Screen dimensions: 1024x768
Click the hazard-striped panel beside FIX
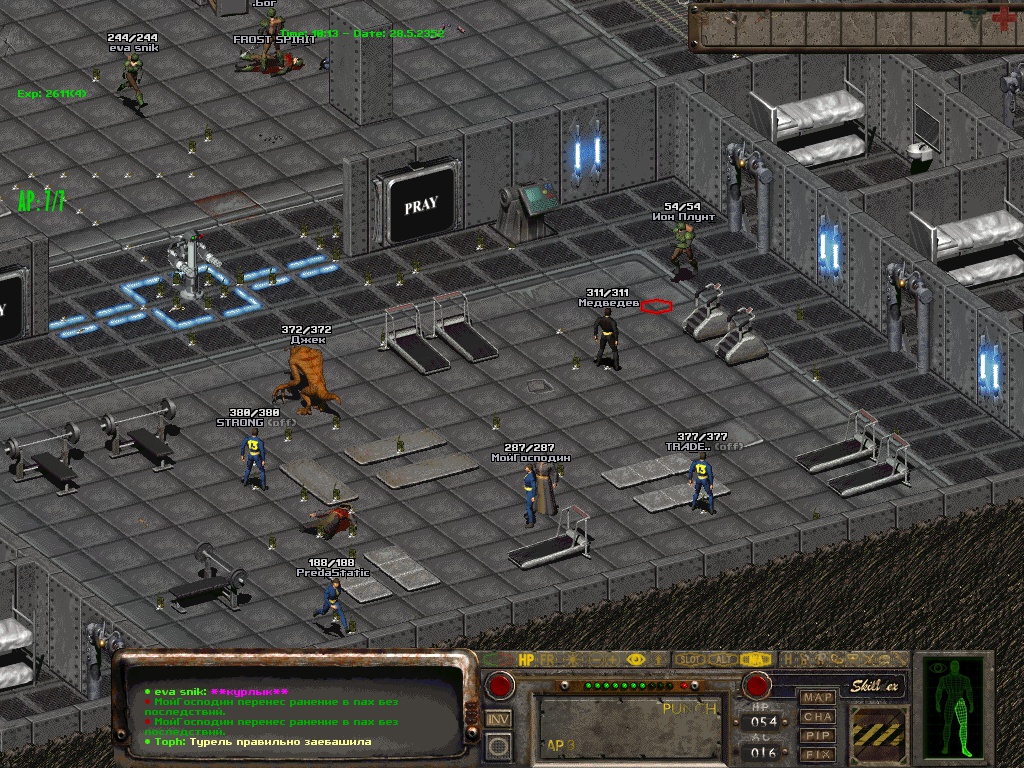point(878,734)
